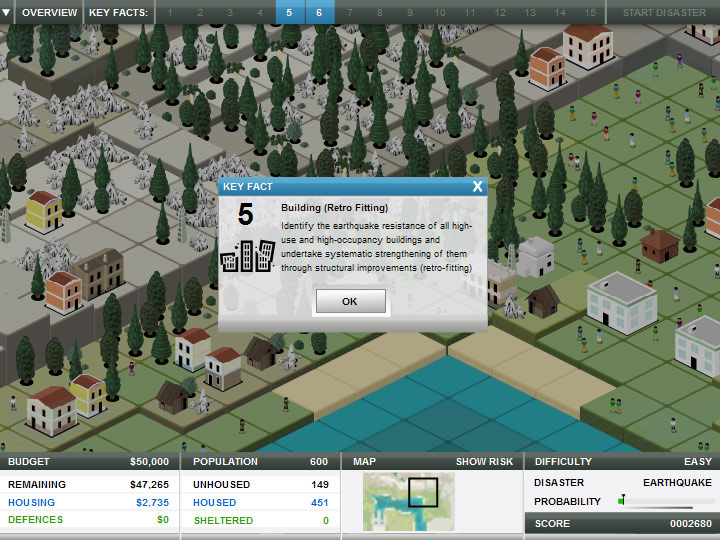This screenshot has height=540, width=720.
Task: Select key fact number 3
Action: (x=229, y=12)
